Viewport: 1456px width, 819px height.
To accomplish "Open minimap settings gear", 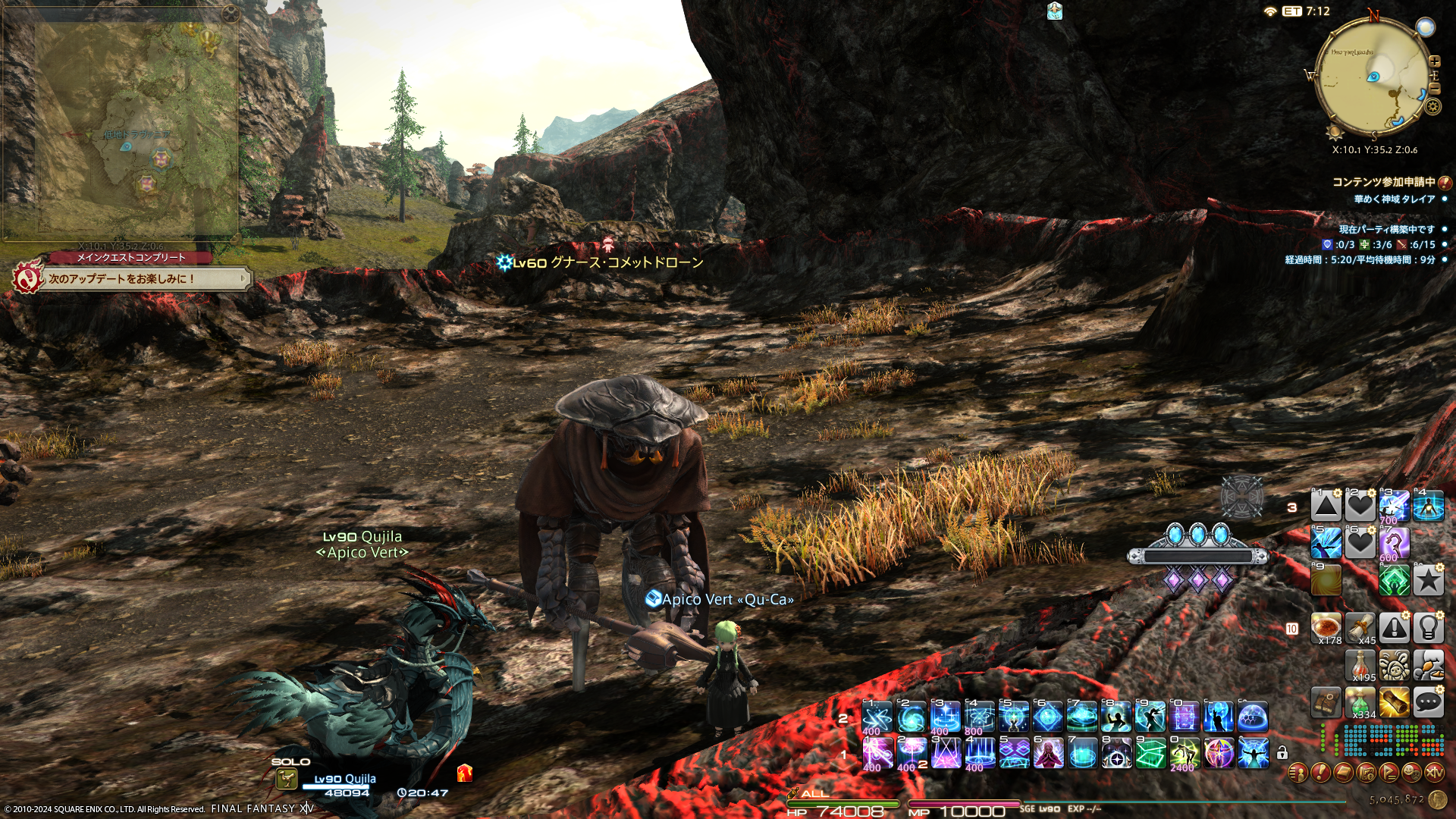I will point(1432,107).
